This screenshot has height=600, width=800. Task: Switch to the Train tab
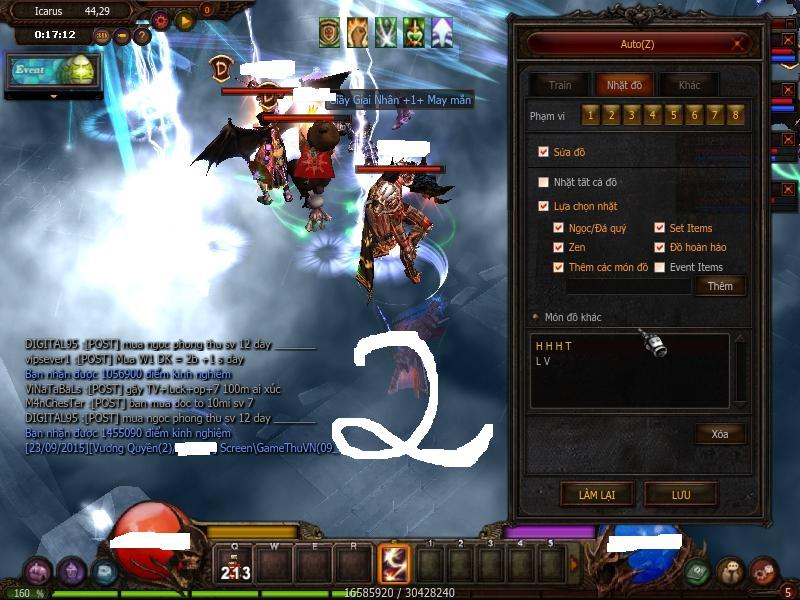pyautogui.click(x=559, y=86)
